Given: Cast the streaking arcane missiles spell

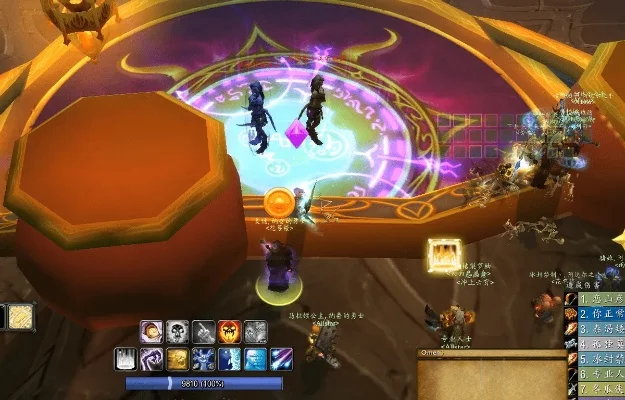Looking at the screenshot, I should coord(282,359).
